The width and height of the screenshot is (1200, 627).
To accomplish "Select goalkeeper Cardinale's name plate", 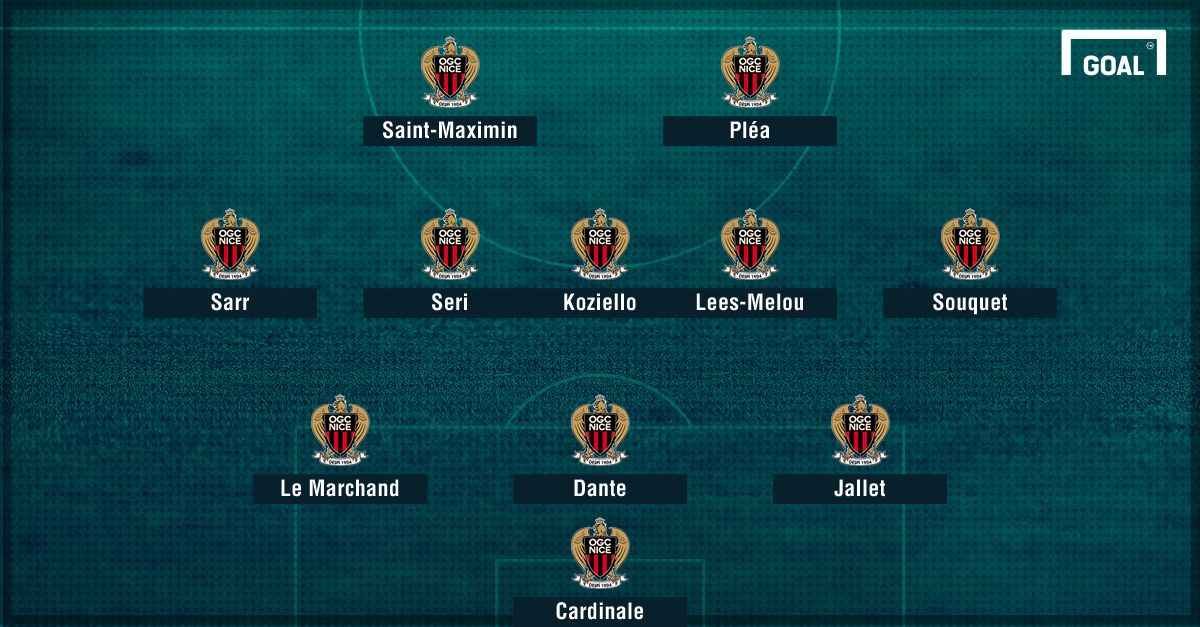I will 600,612.
